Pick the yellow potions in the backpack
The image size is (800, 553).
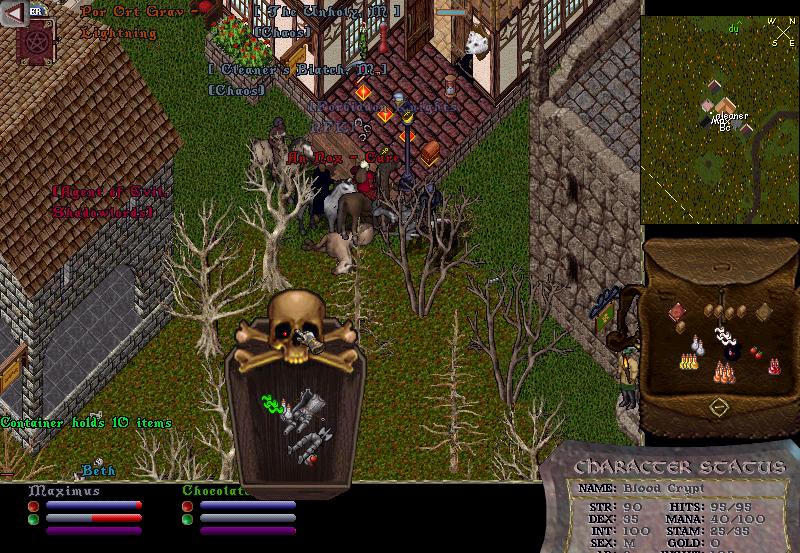coord(688,360)
